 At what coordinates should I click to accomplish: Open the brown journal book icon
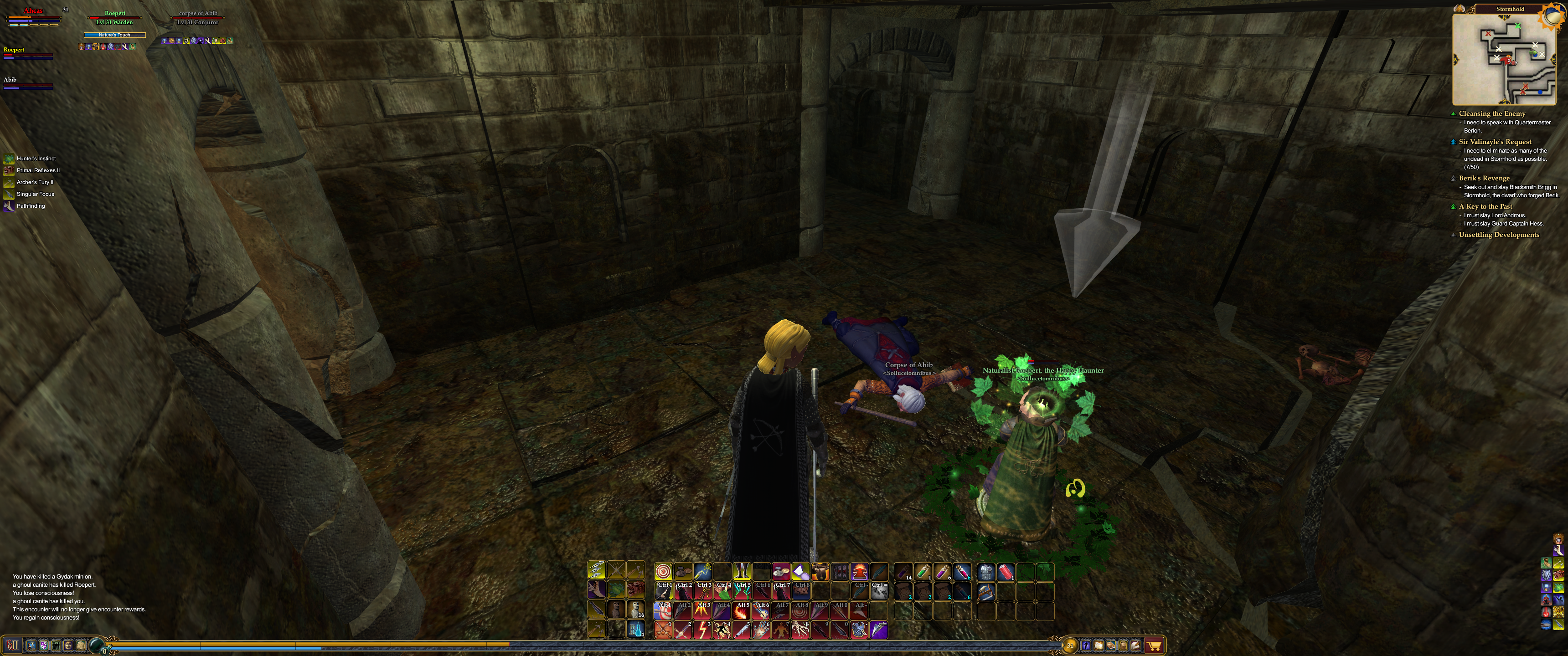[x=1111, y=646]
